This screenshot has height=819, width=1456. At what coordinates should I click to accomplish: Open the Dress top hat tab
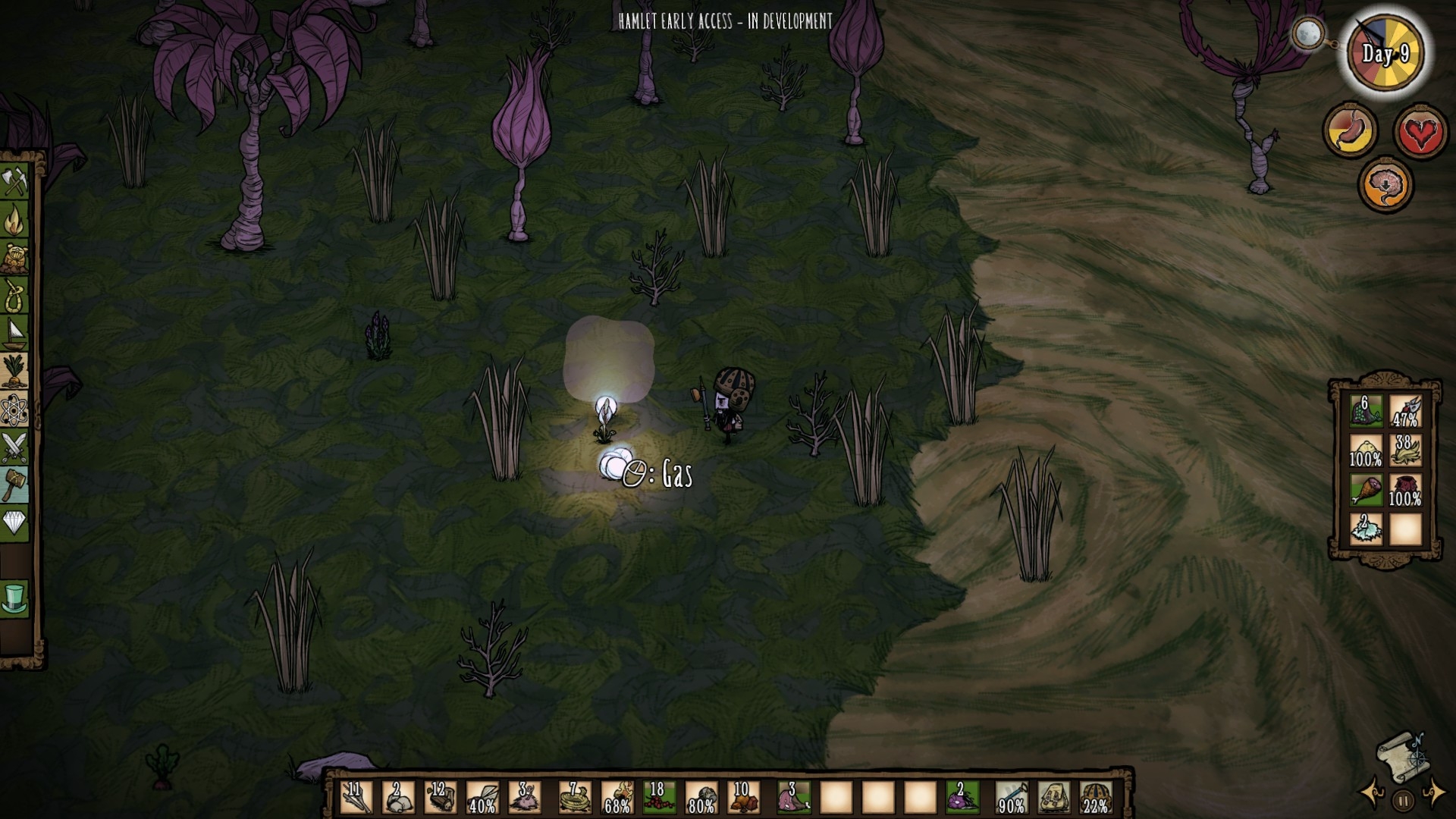click(x=14, y=598)
